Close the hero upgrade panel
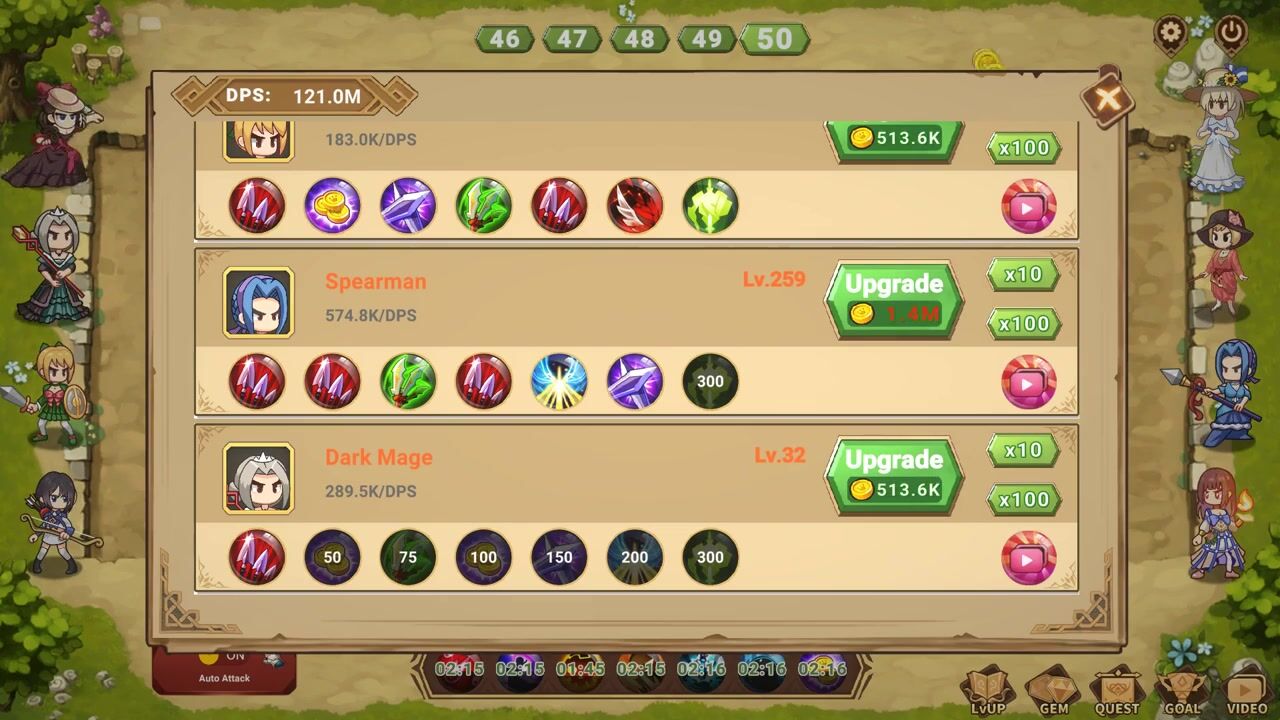1280x720 pixels. pyautogui.click(x=1106, y=98)
